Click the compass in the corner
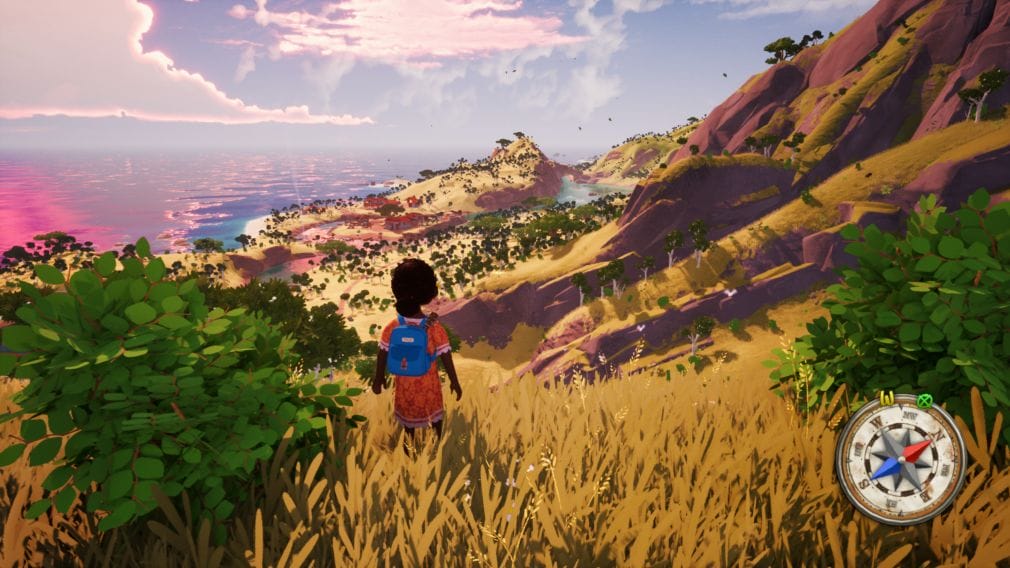 coord(901,459)
